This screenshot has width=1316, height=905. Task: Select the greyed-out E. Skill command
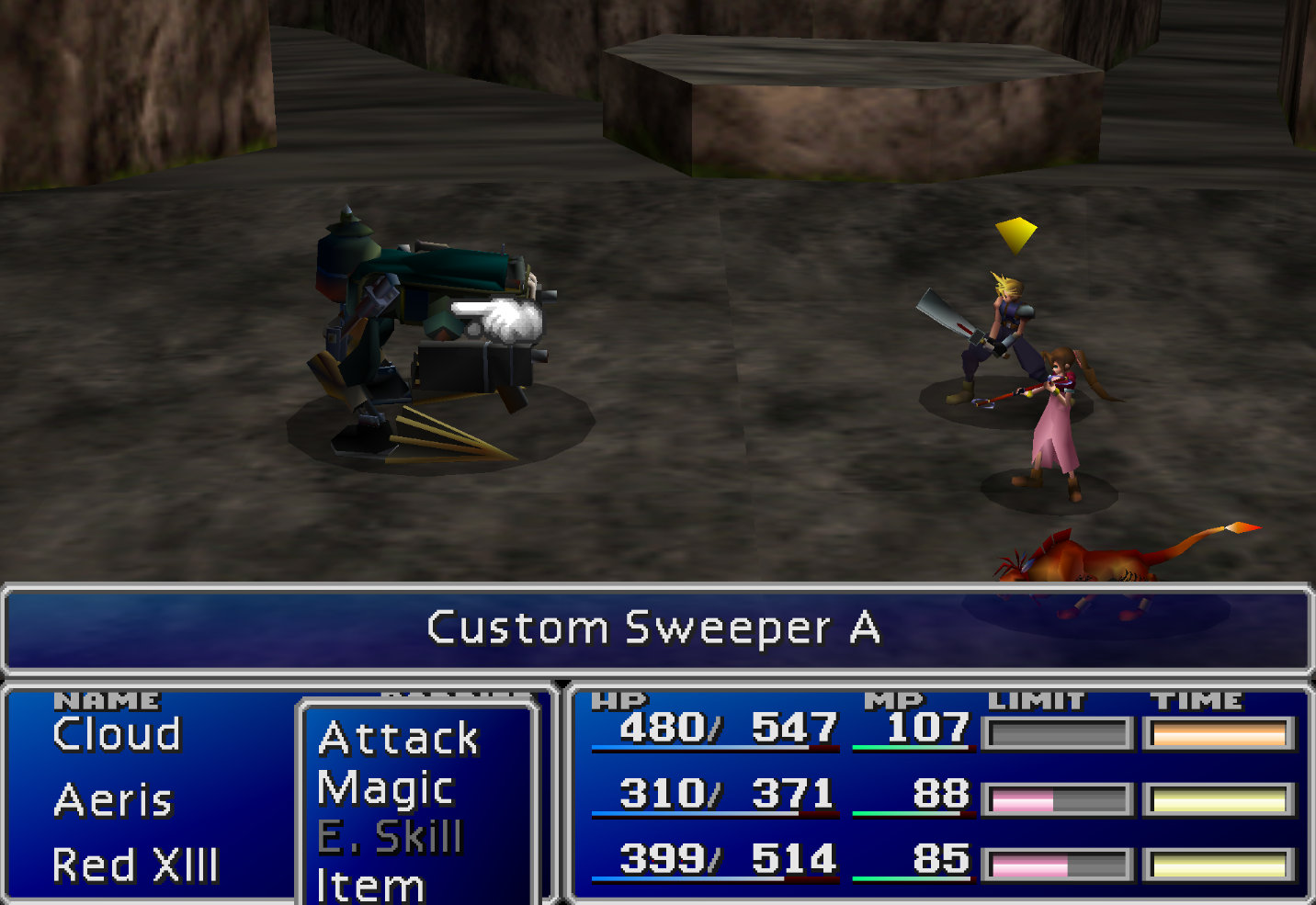tap(392, 836)
